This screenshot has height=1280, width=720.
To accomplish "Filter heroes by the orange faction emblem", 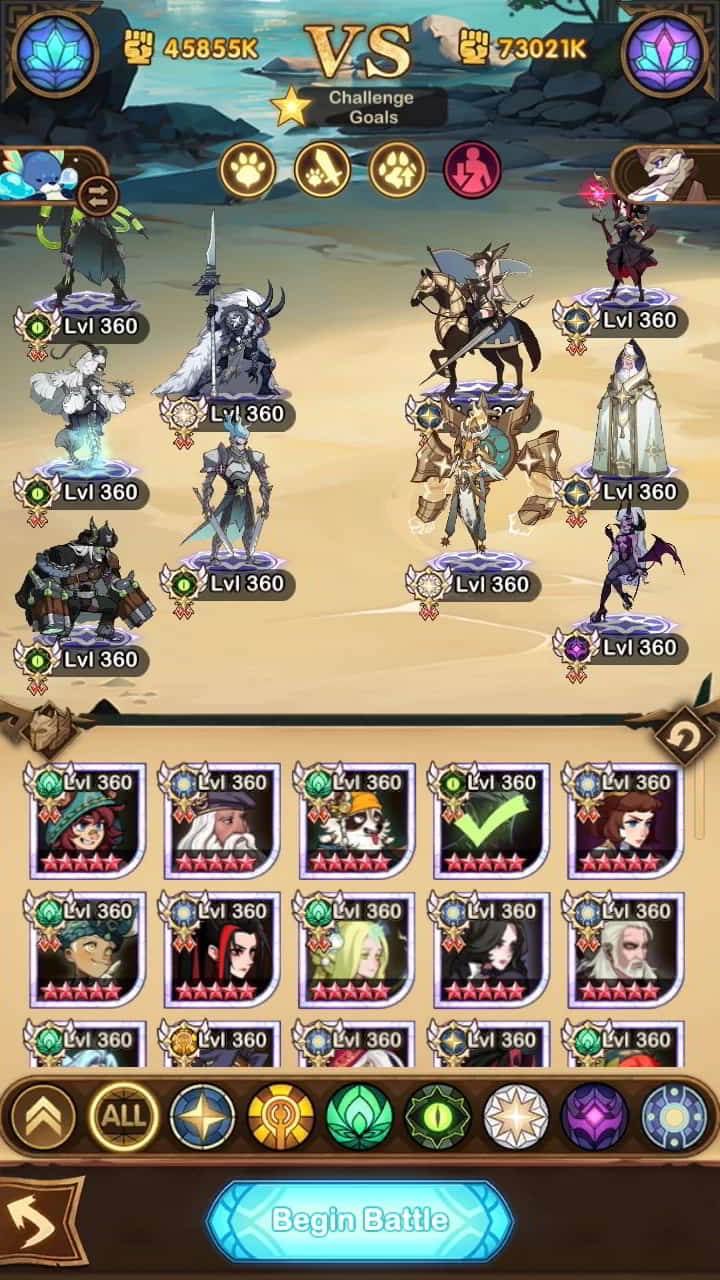I will click(x=281, y=1116).
